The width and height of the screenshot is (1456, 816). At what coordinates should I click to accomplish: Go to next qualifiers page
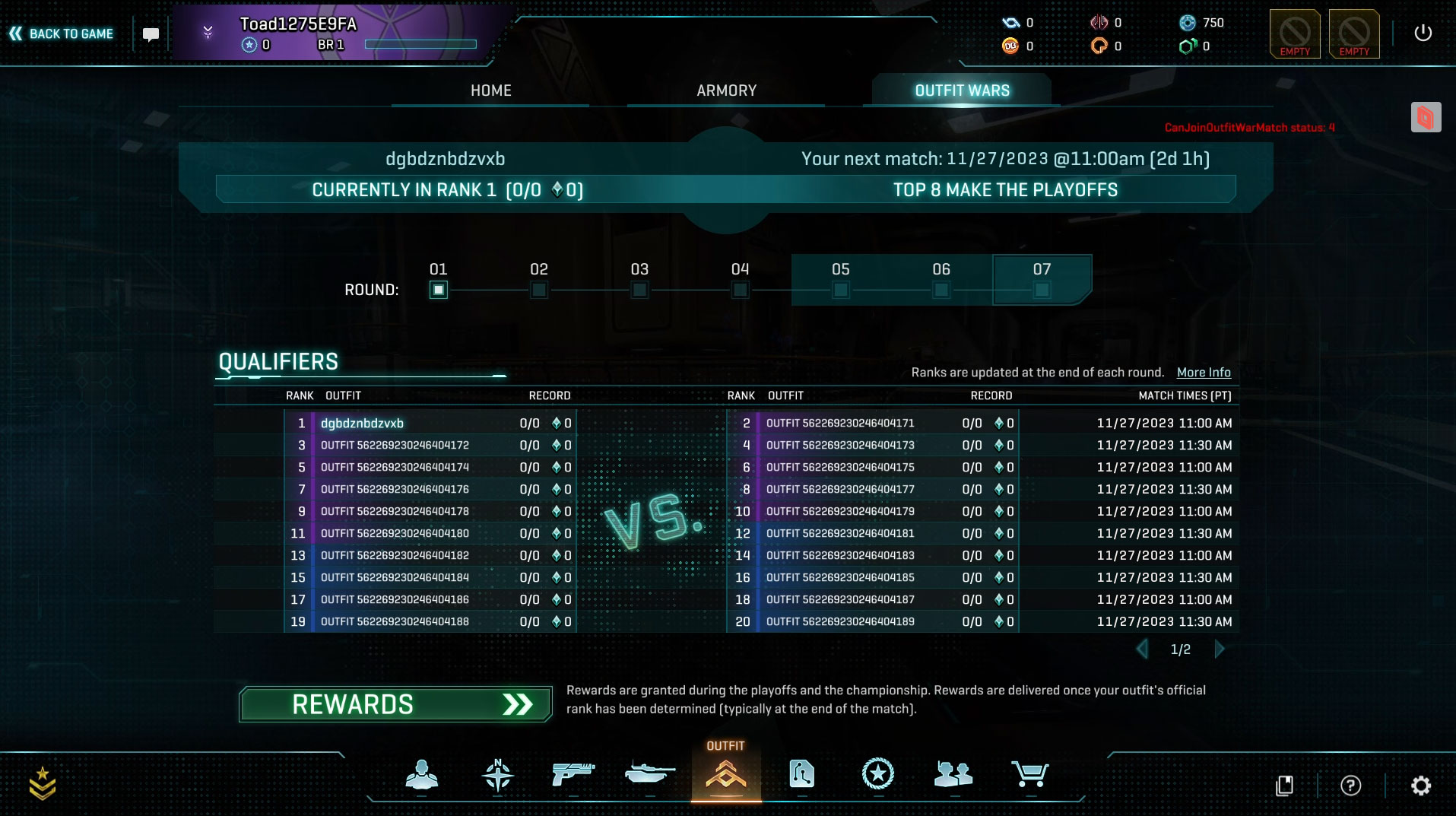(x=1220, y=649)
